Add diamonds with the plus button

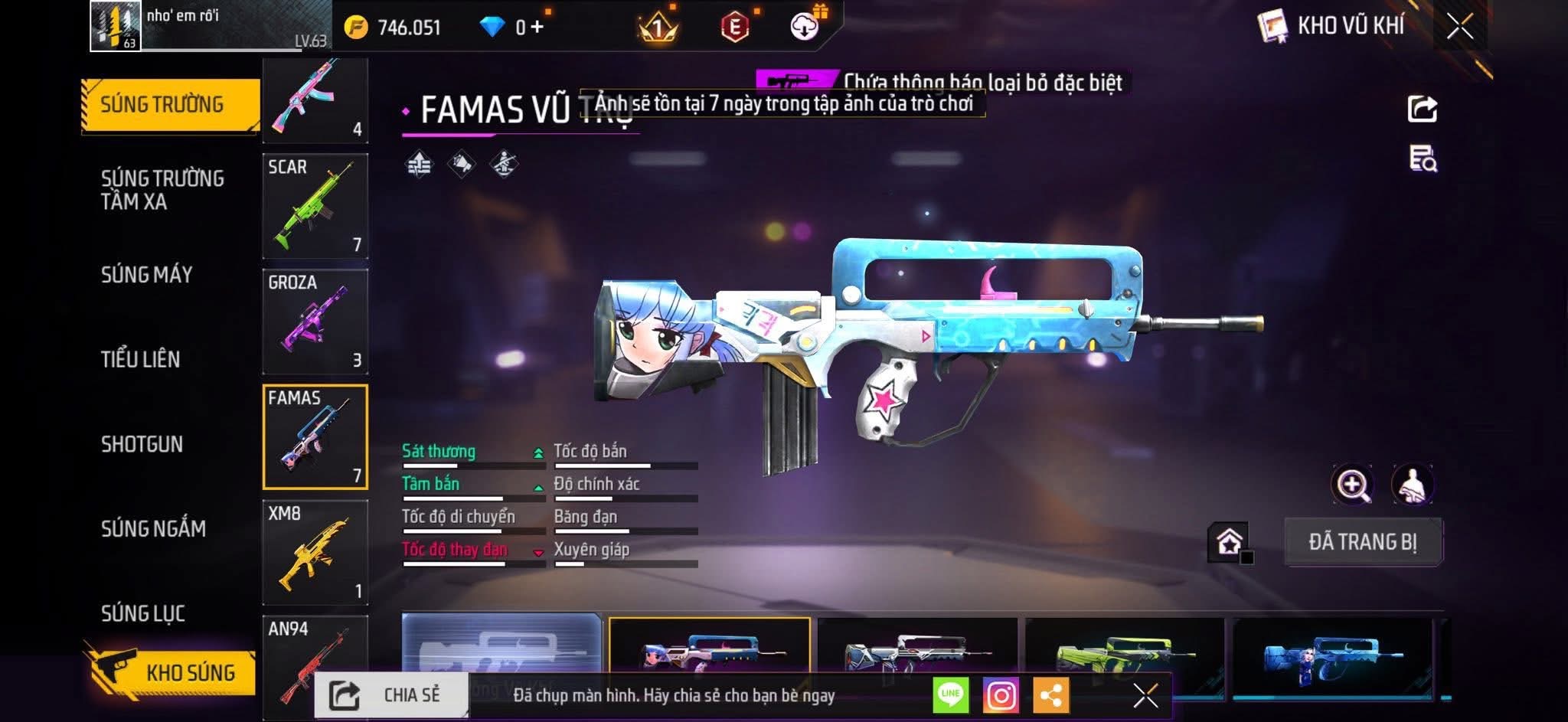(x=537, y=28)
